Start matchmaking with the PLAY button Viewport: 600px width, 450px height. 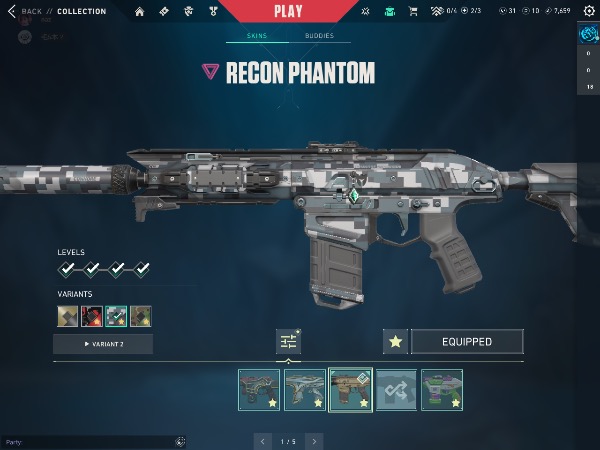288,11
